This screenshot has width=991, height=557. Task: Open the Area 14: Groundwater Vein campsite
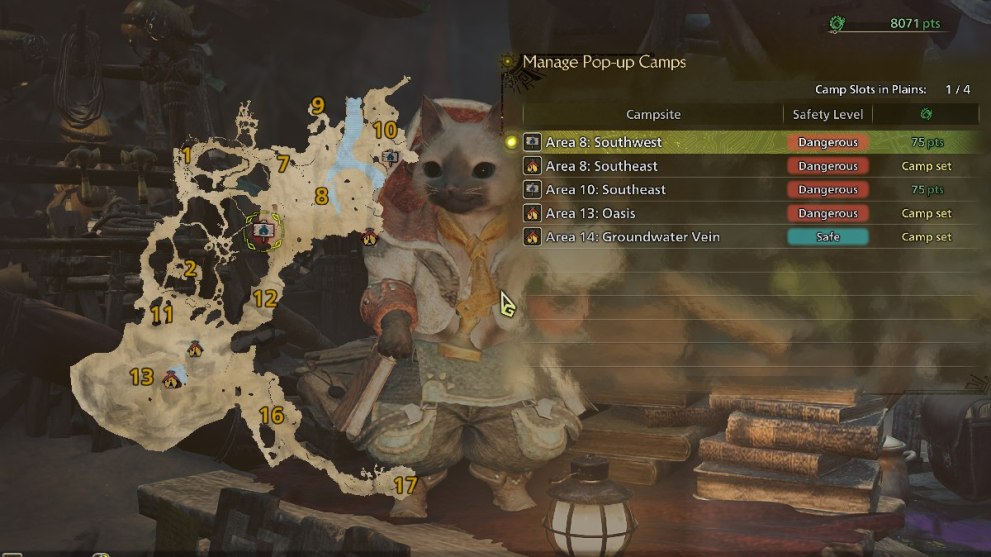point(632,237)
